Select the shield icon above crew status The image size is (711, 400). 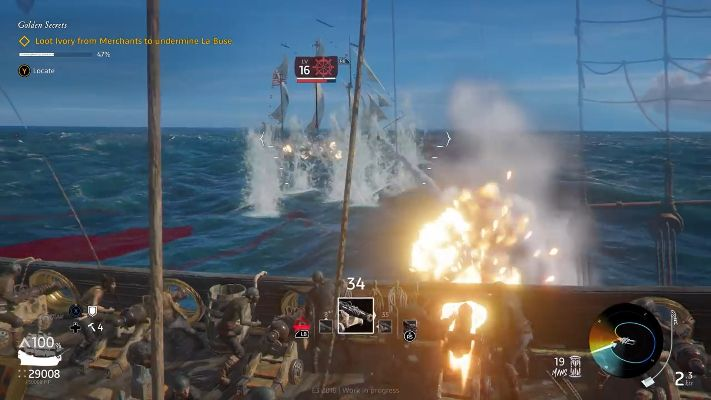[x=93, y=311]
